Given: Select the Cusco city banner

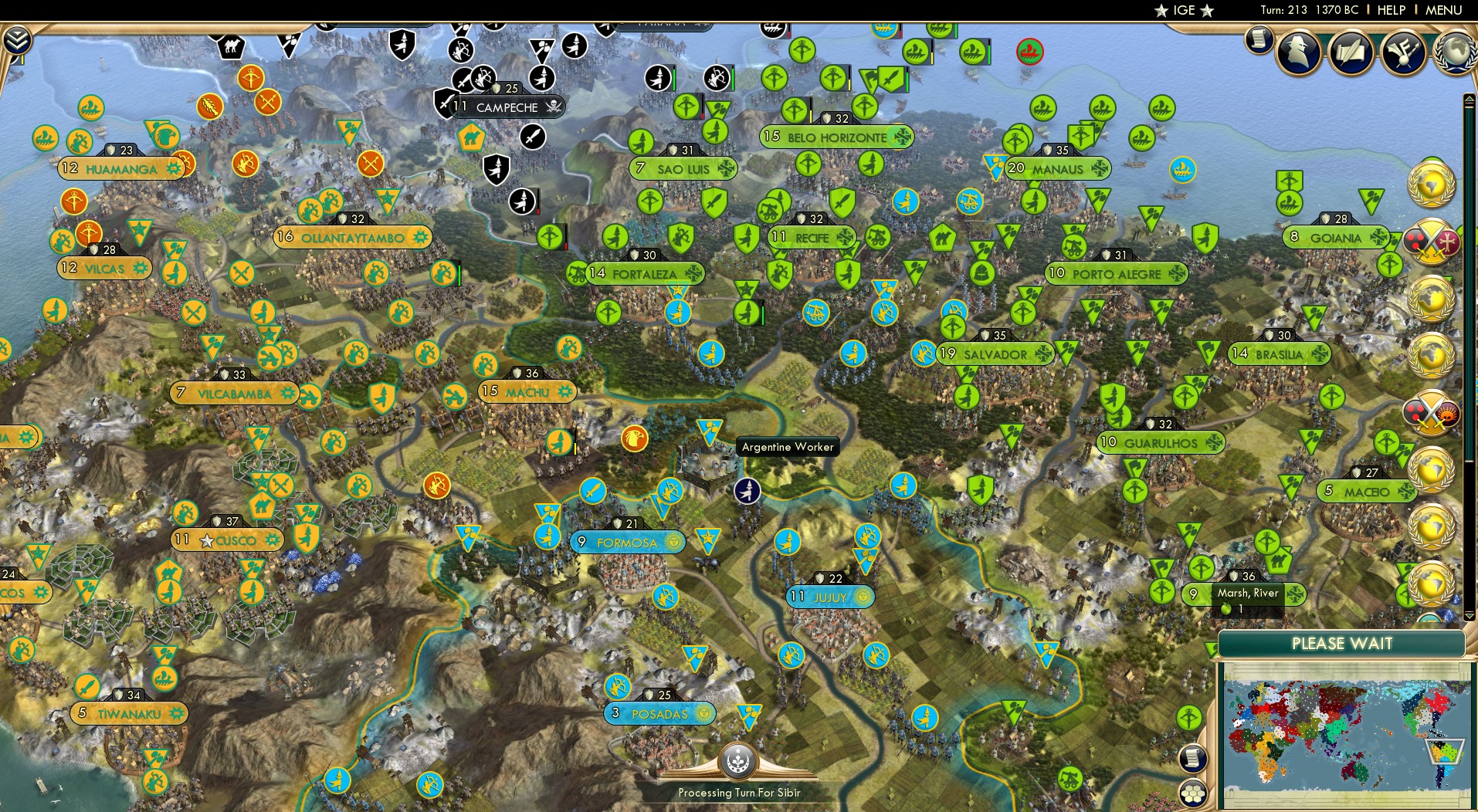Looking at the screenshot, I should click(229, 540).
